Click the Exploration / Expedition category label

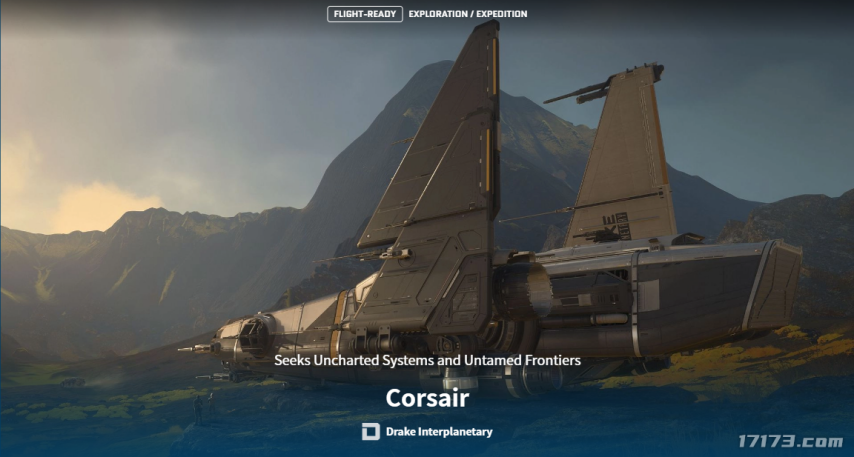pos(468,14)
